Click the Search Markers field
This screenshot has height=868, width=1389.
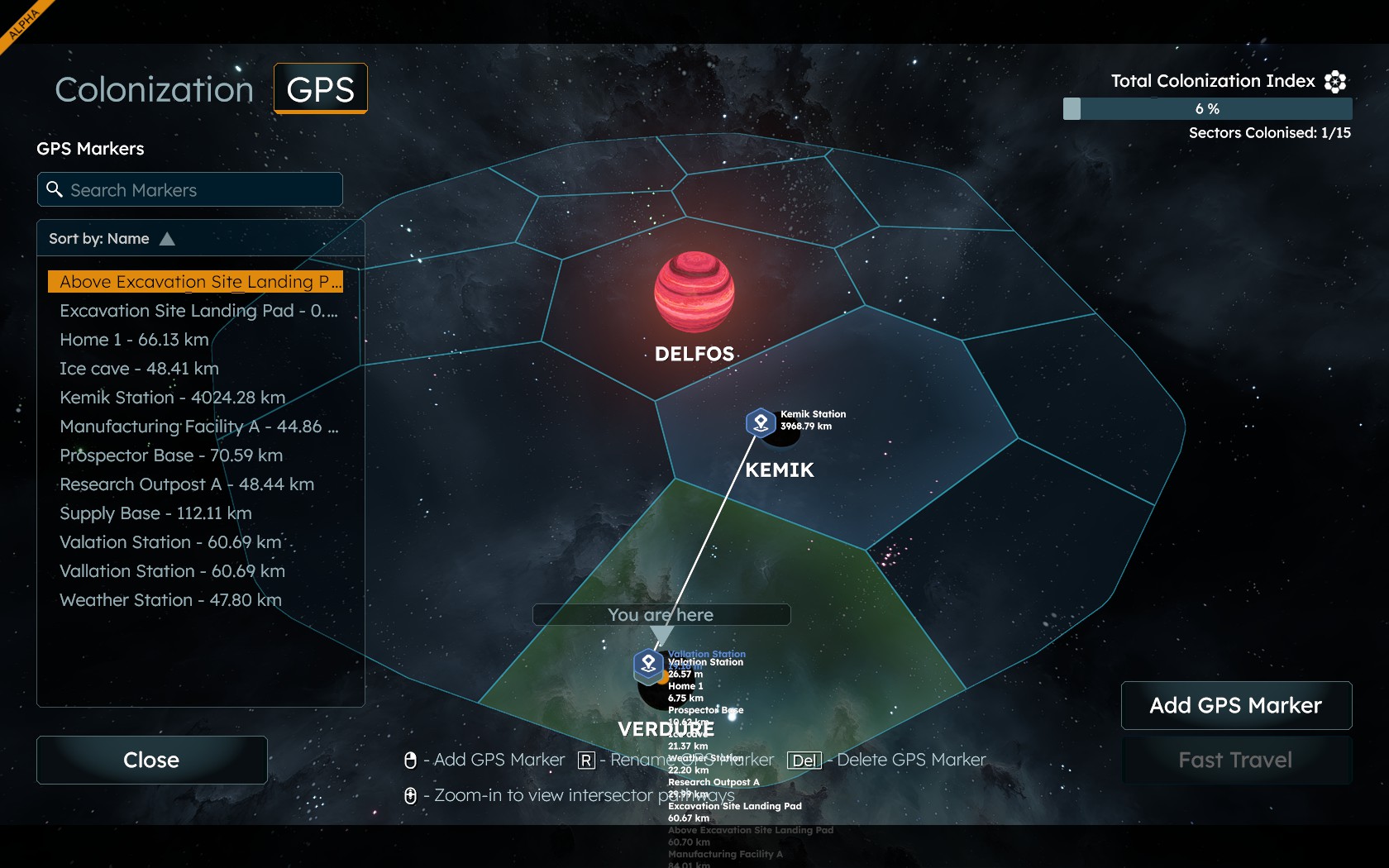tap(190, 190)
